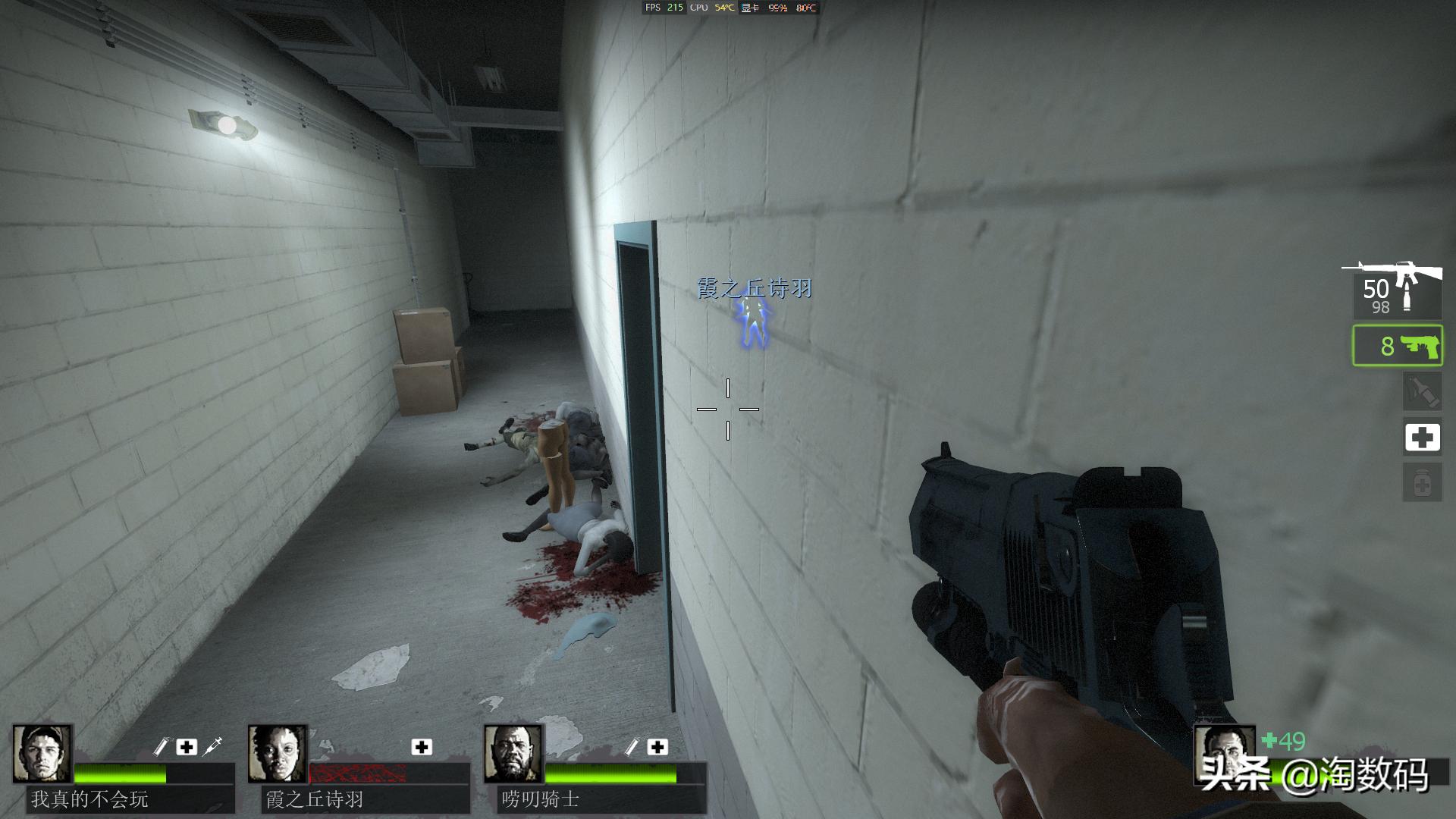
Task: Switch to the green highlighted pistol slot
Action: click(1397, 346)
